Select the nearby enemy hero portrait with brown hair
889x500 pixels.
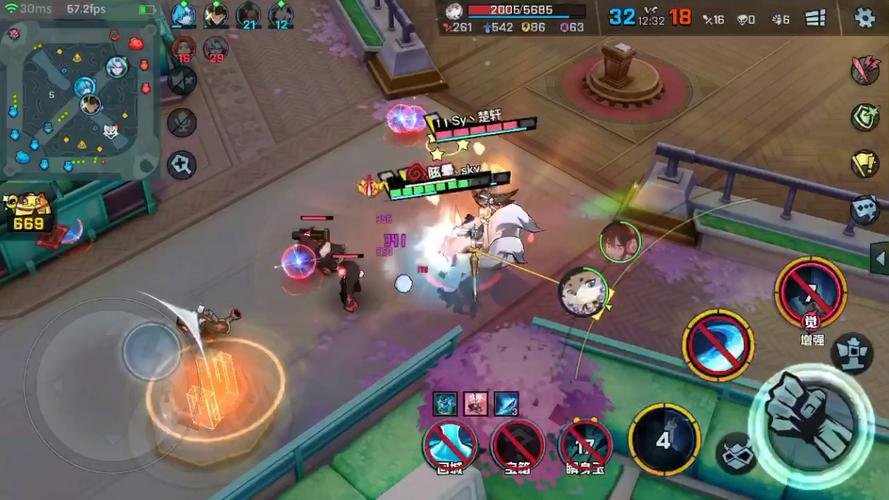click(619, 241)
